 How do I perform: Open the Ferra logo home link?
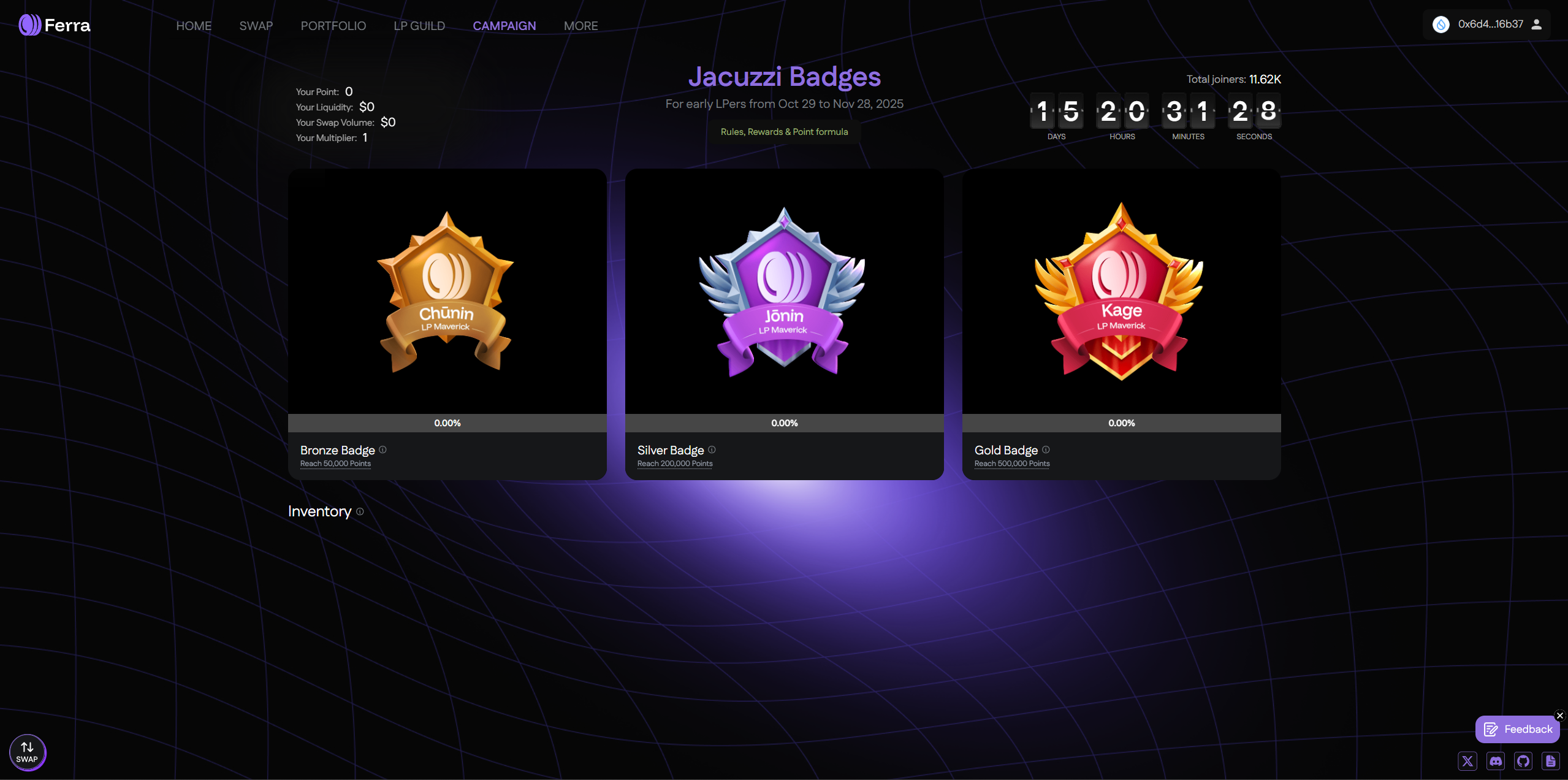click(x=55, y=25)
